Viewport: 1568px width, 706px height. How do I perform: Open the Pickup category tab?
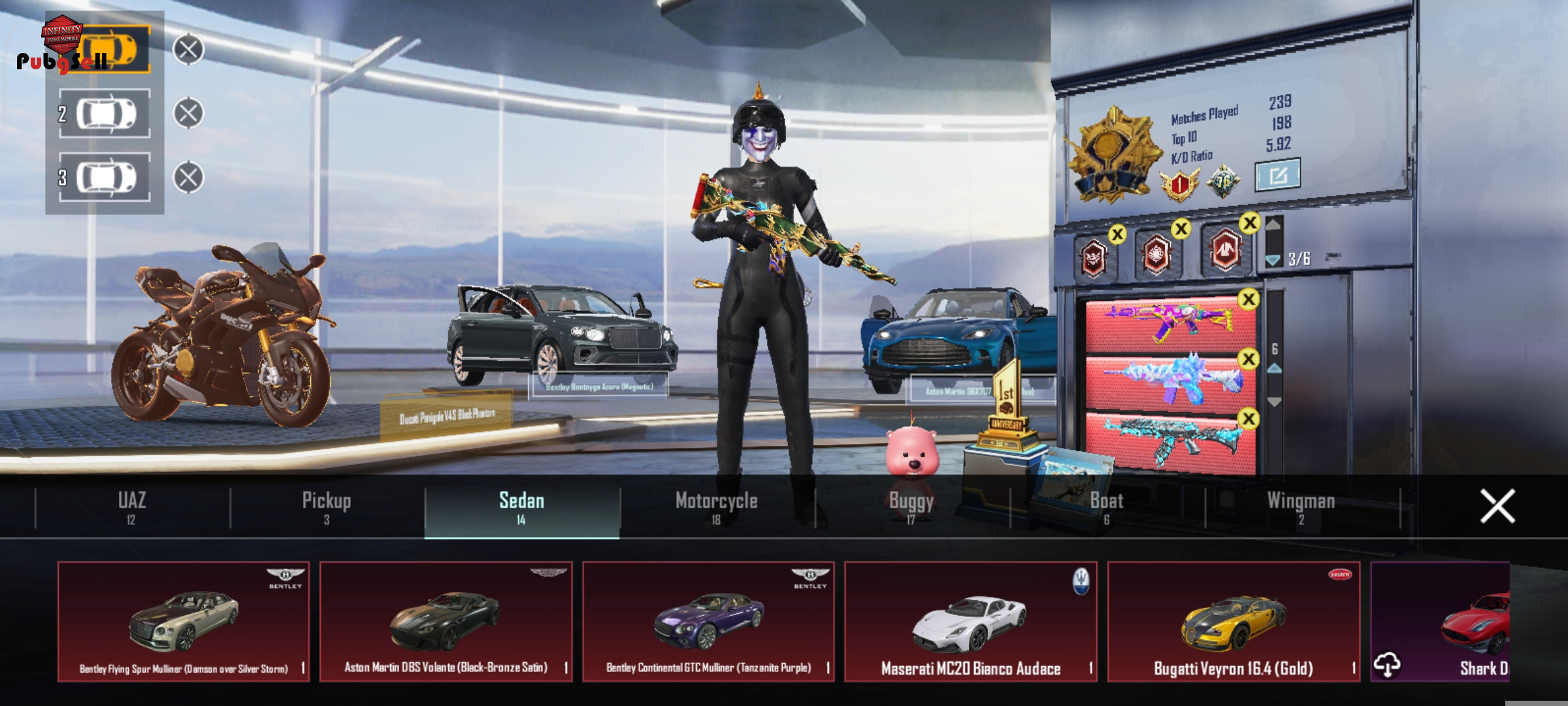pos(327,507)
